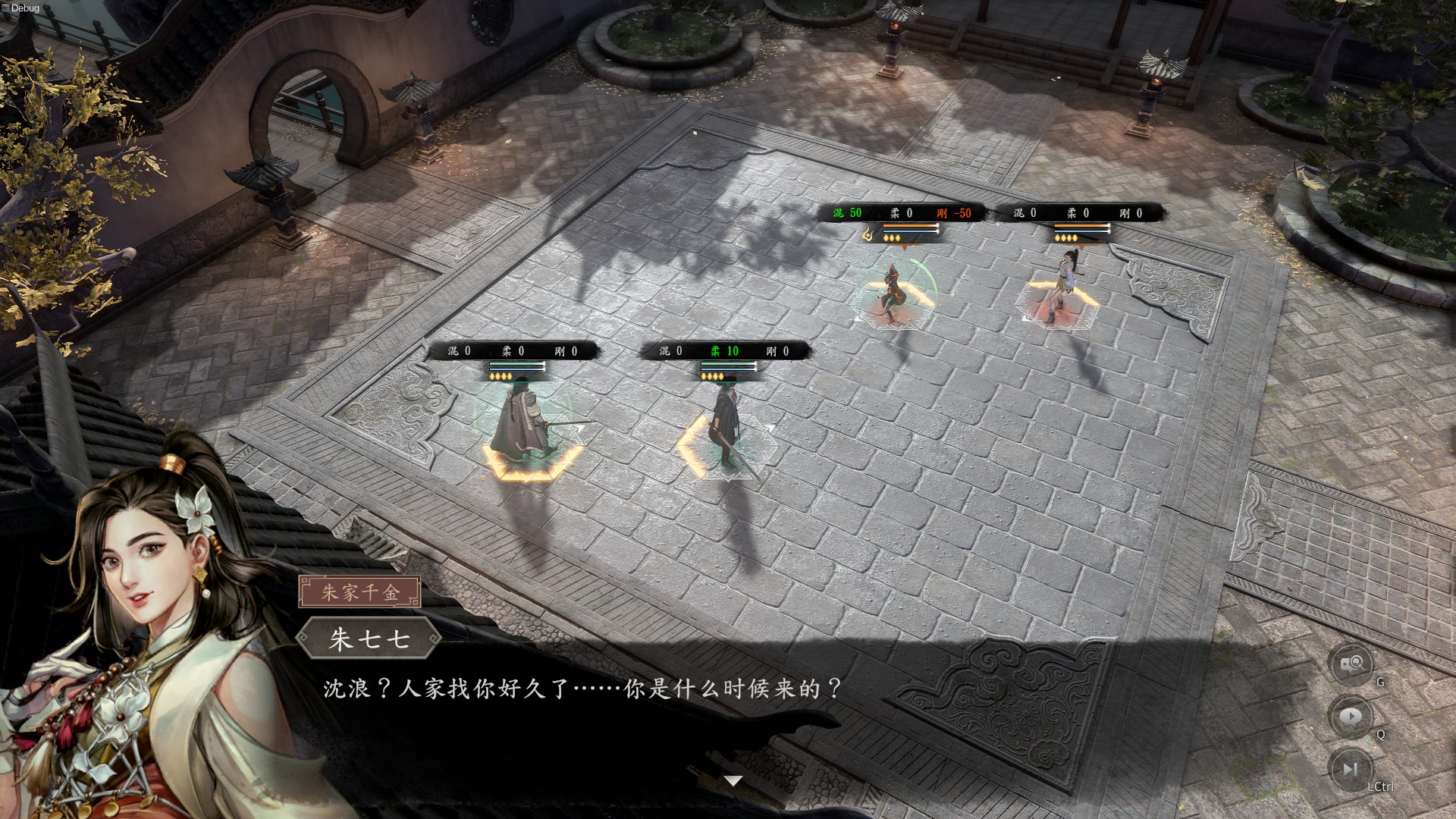Click the diamond action-point pips under Shen Lang's bar

(711, 377)
